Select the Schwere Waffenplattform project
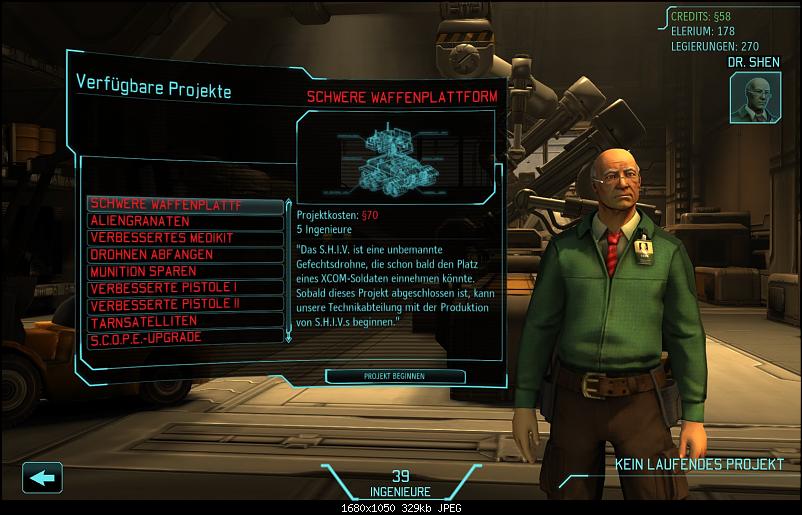Screen dimensions: 802x515 point(185,204)
